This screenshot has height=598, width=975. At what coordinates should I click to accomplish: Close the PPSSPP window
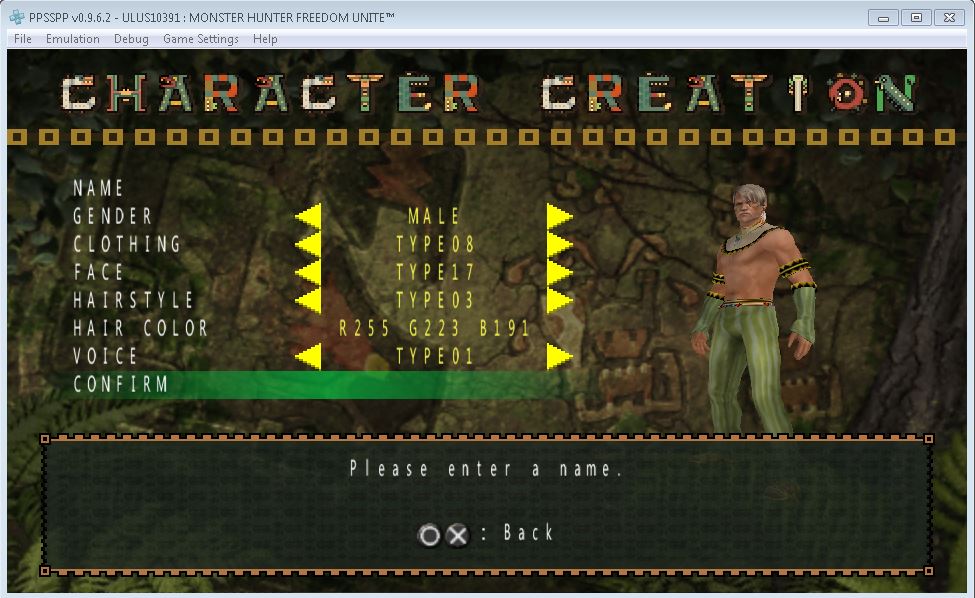pos(948,17)
